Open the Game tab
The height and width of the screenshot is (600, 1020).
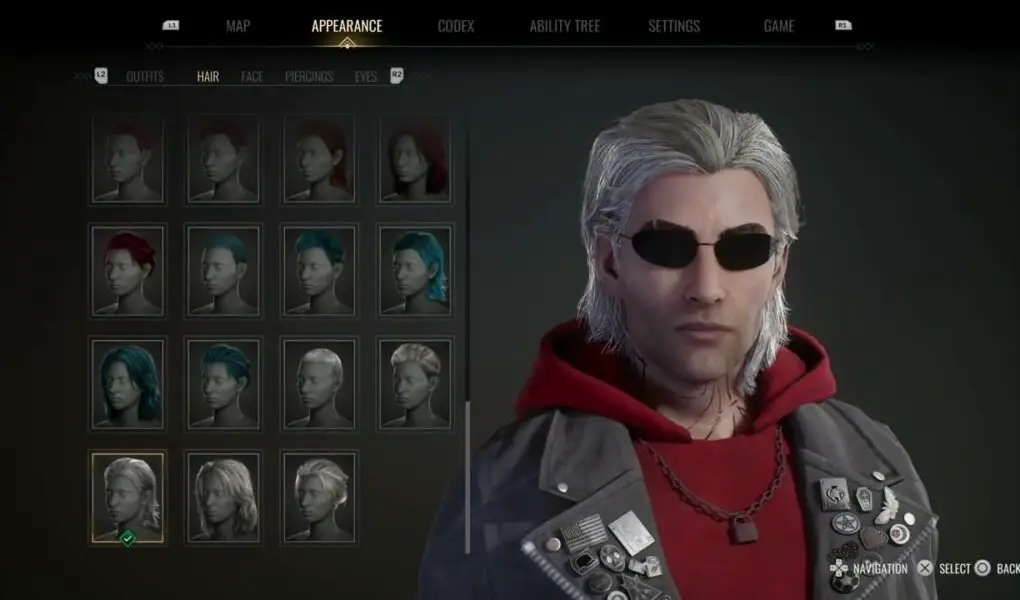[x=779, y=26]
